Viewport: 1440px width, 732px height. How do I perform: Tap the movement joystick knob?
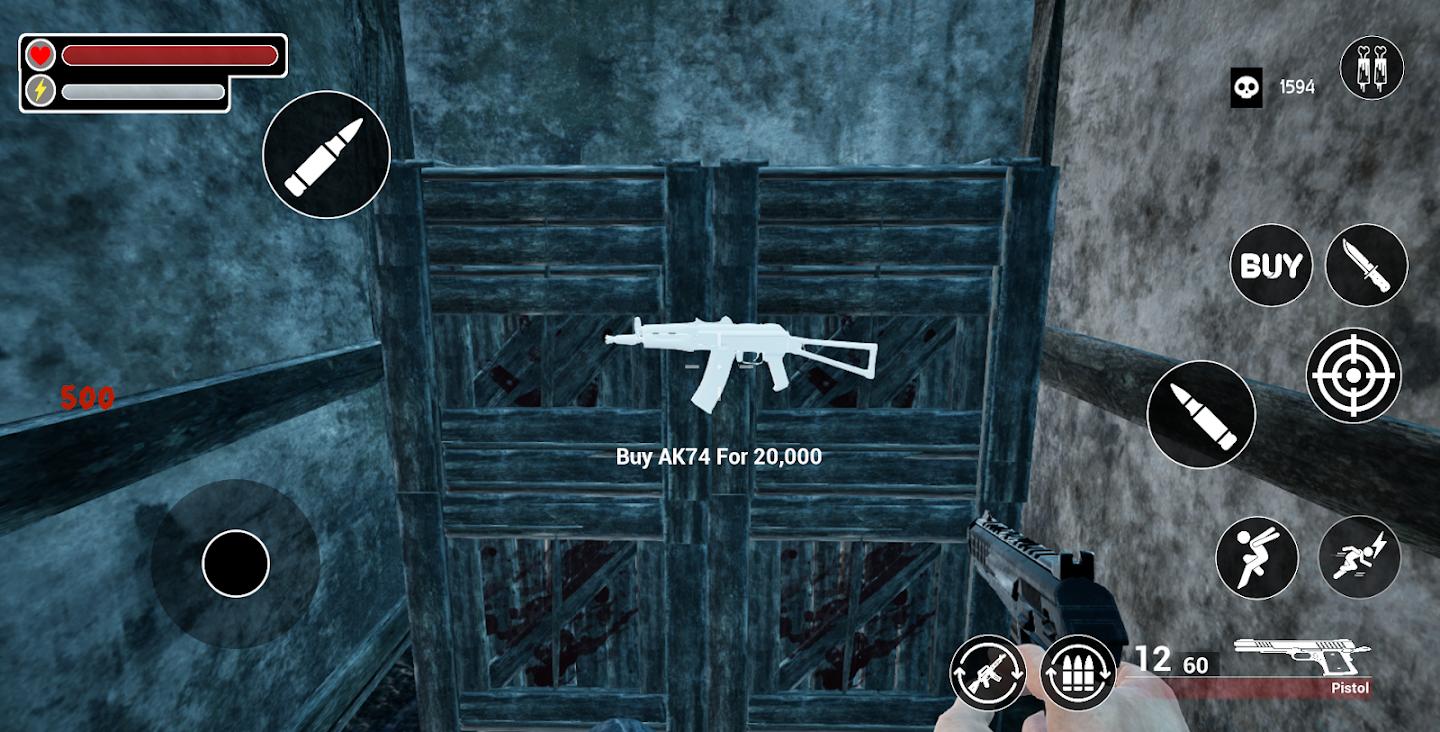pyautogui.click(x=236, y=564)
